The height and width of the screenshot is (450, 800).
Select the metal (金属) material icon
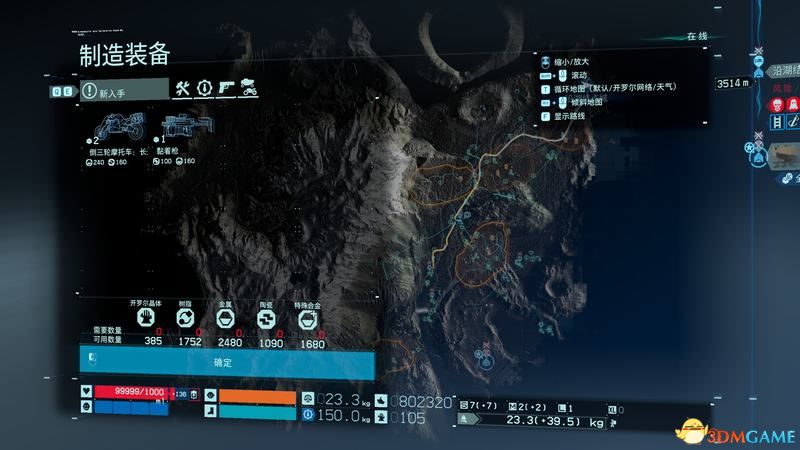click(x=226, y=319)
